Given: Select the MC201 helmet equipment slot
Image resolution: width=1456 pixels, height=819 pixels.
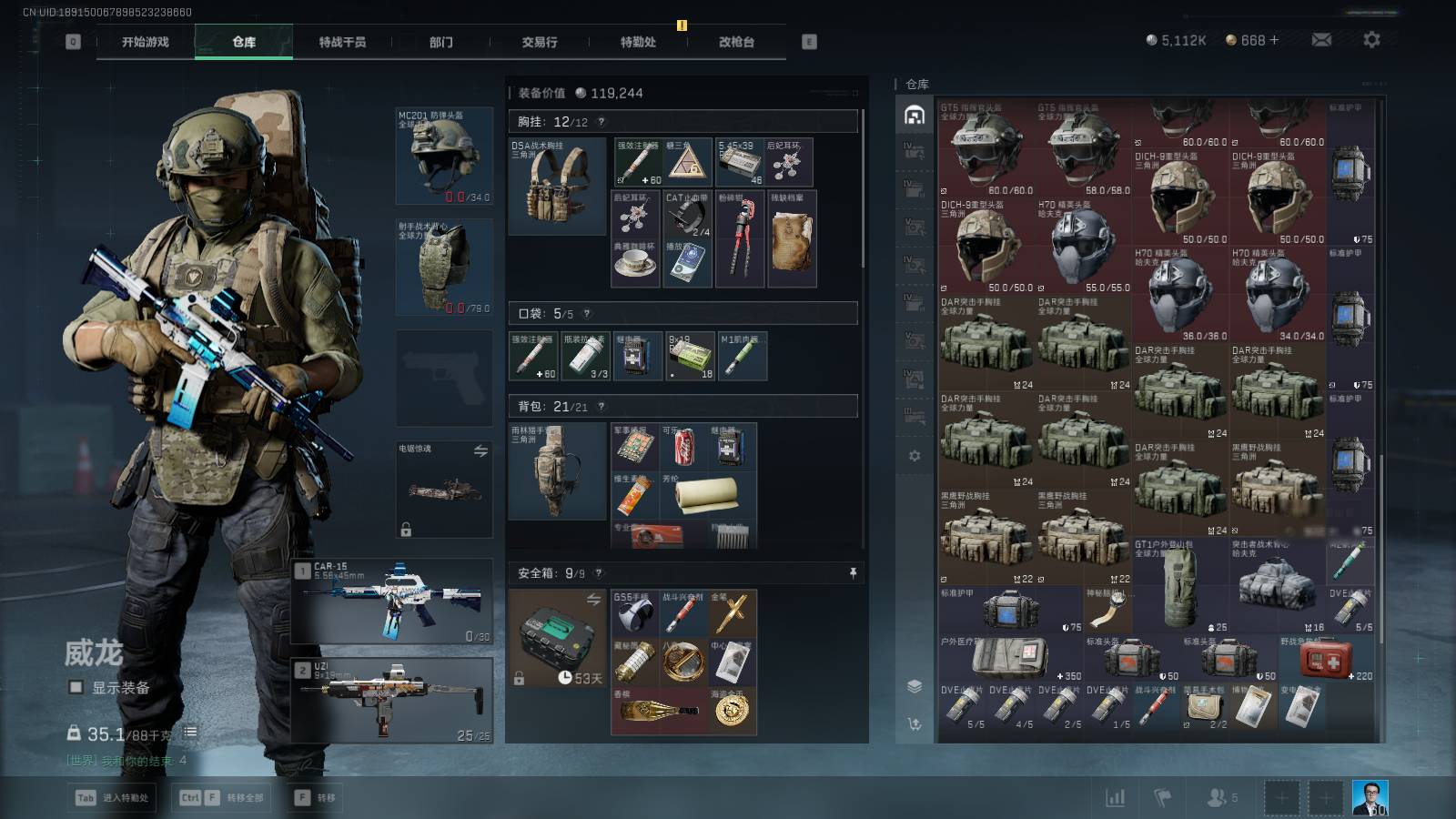Looking at the screenshot, I should pyautogui.click(x=444, y=156).
